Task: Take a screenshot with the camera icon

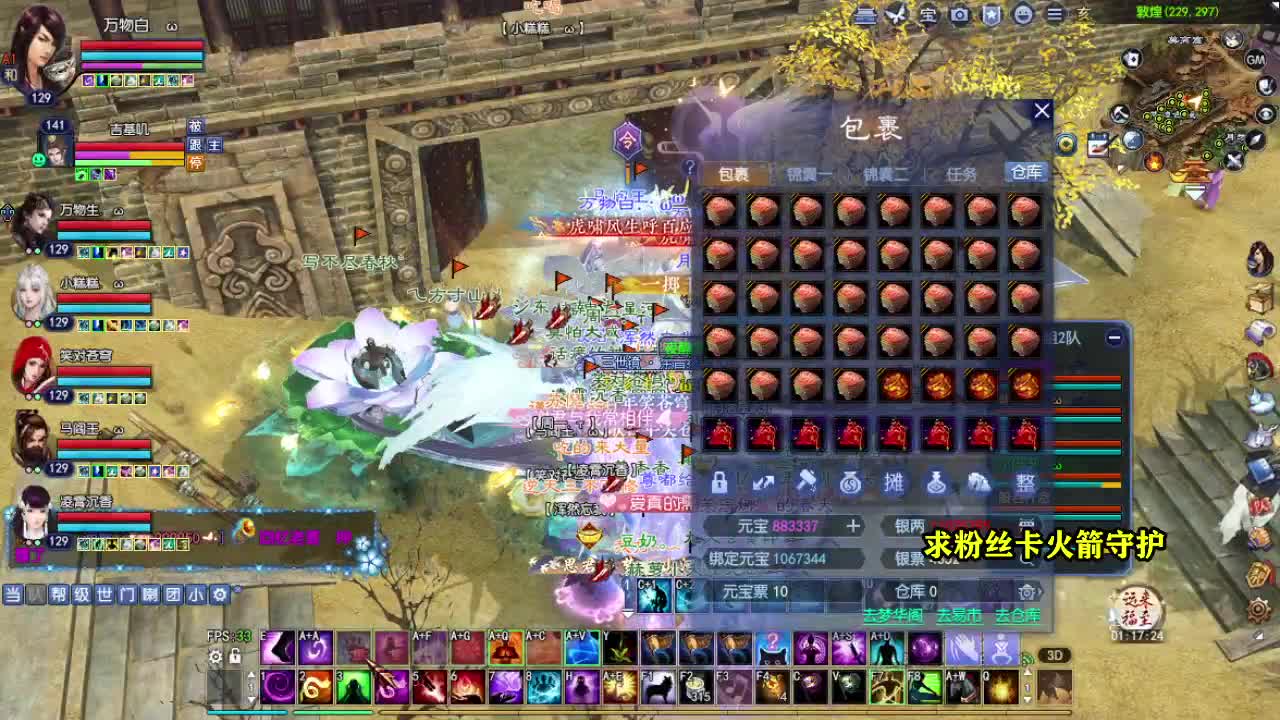Action: (x=958, y=13)
